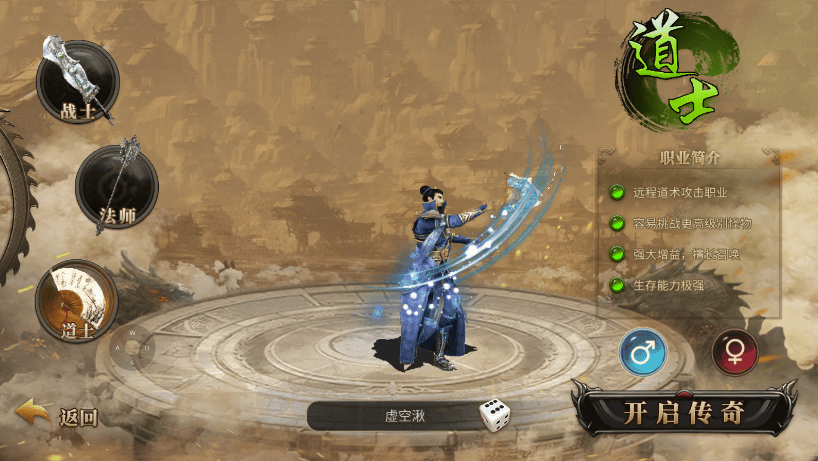The width and height of the screenshot is (818, 461).
Task: Start the game with 开启传奇
Action: tap(683, 411)
